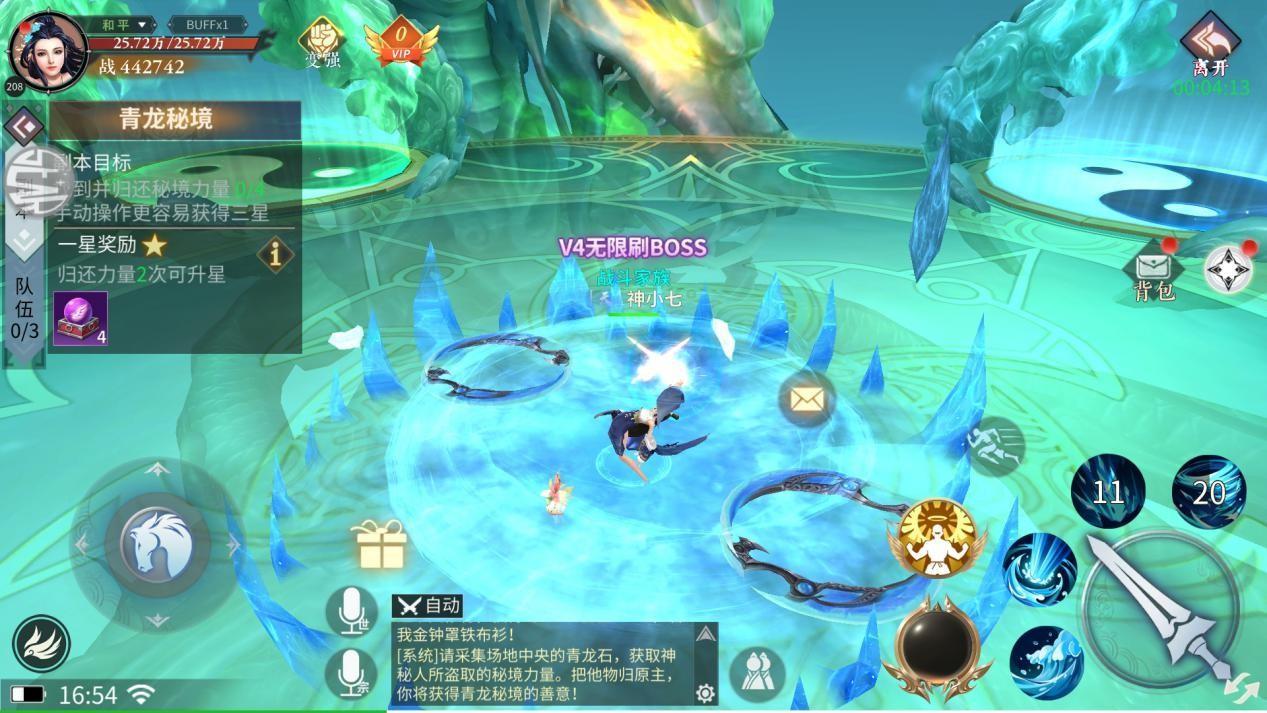Use the ocean wave skill
The image size is (1267, 713).
click(x=1046, y=661)
